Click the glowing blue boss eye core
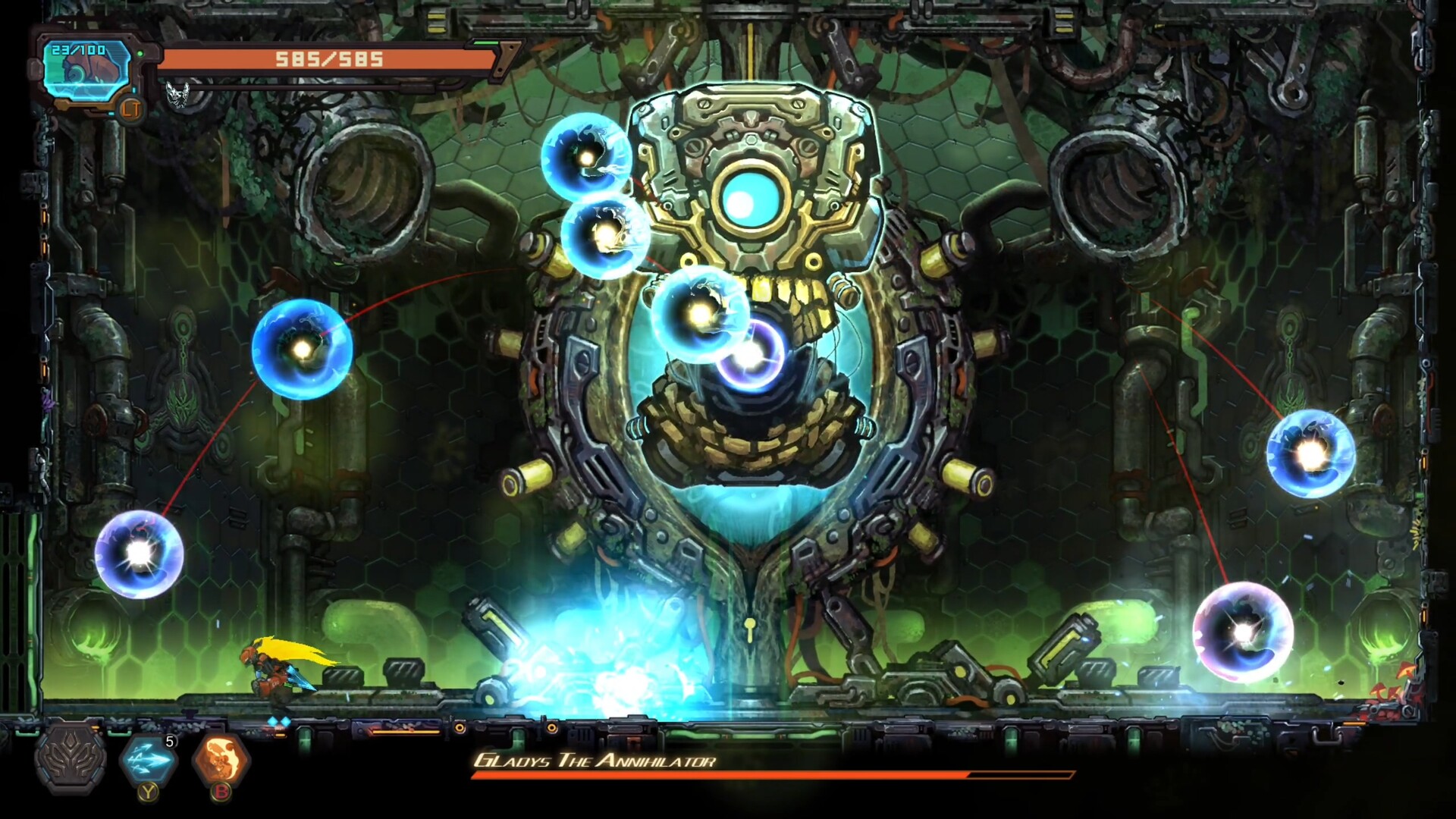 point(751,199)
